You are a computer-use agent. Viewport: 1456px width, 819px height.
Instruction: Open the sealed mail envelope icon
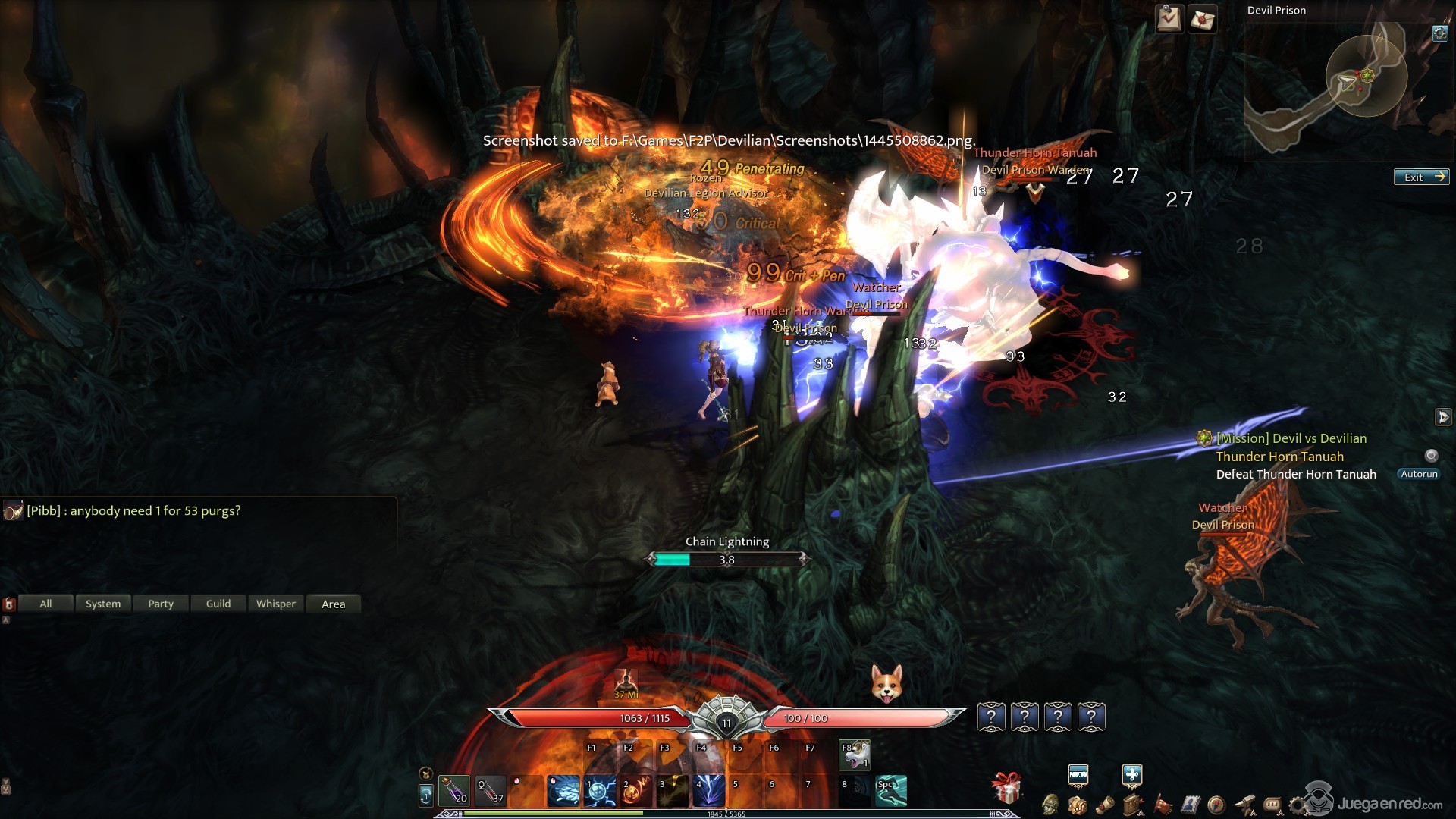[1202, 19]
